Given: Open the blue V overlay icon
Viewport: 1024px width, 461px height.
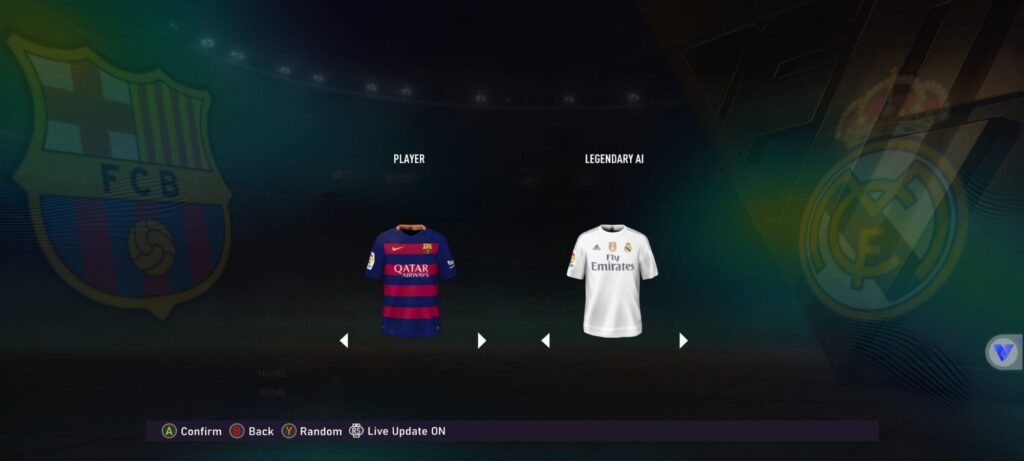Looking at the screenshot, I should click(1003, 352).
